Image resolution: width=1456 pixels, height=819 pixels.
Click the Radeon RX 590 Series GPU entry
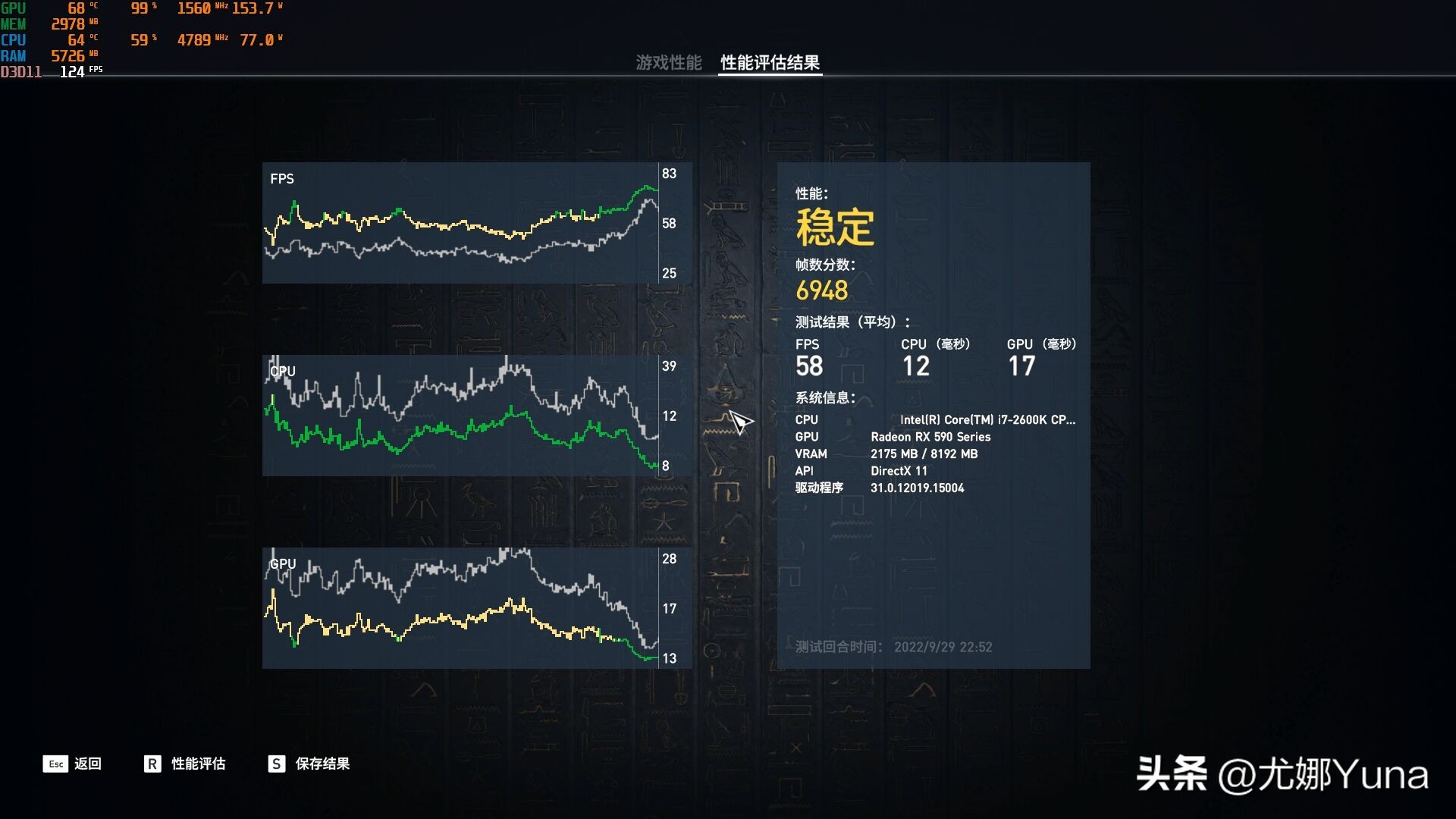931,437
